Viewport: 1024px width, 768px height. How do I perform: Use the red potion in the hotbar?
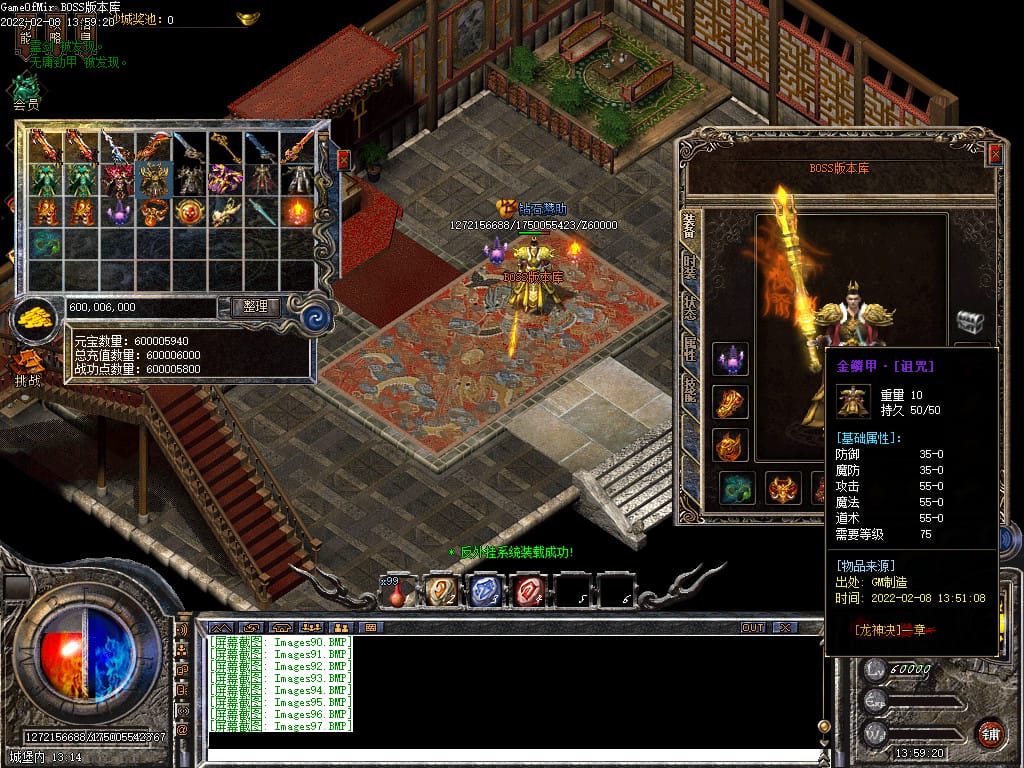397,592
